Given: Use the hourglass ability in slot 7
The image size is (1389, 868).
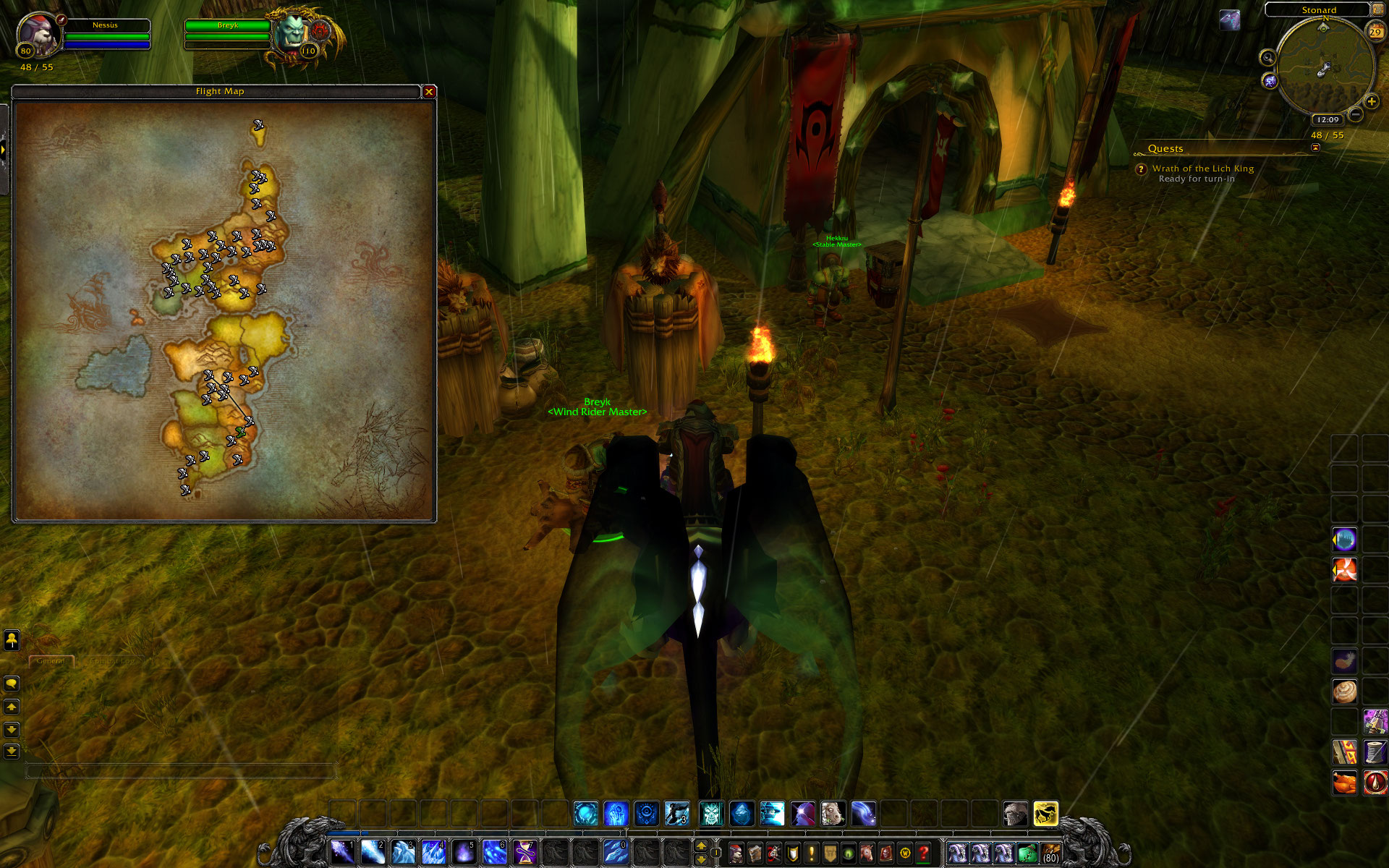Looking at the screenshot, I should coord(524,852).
